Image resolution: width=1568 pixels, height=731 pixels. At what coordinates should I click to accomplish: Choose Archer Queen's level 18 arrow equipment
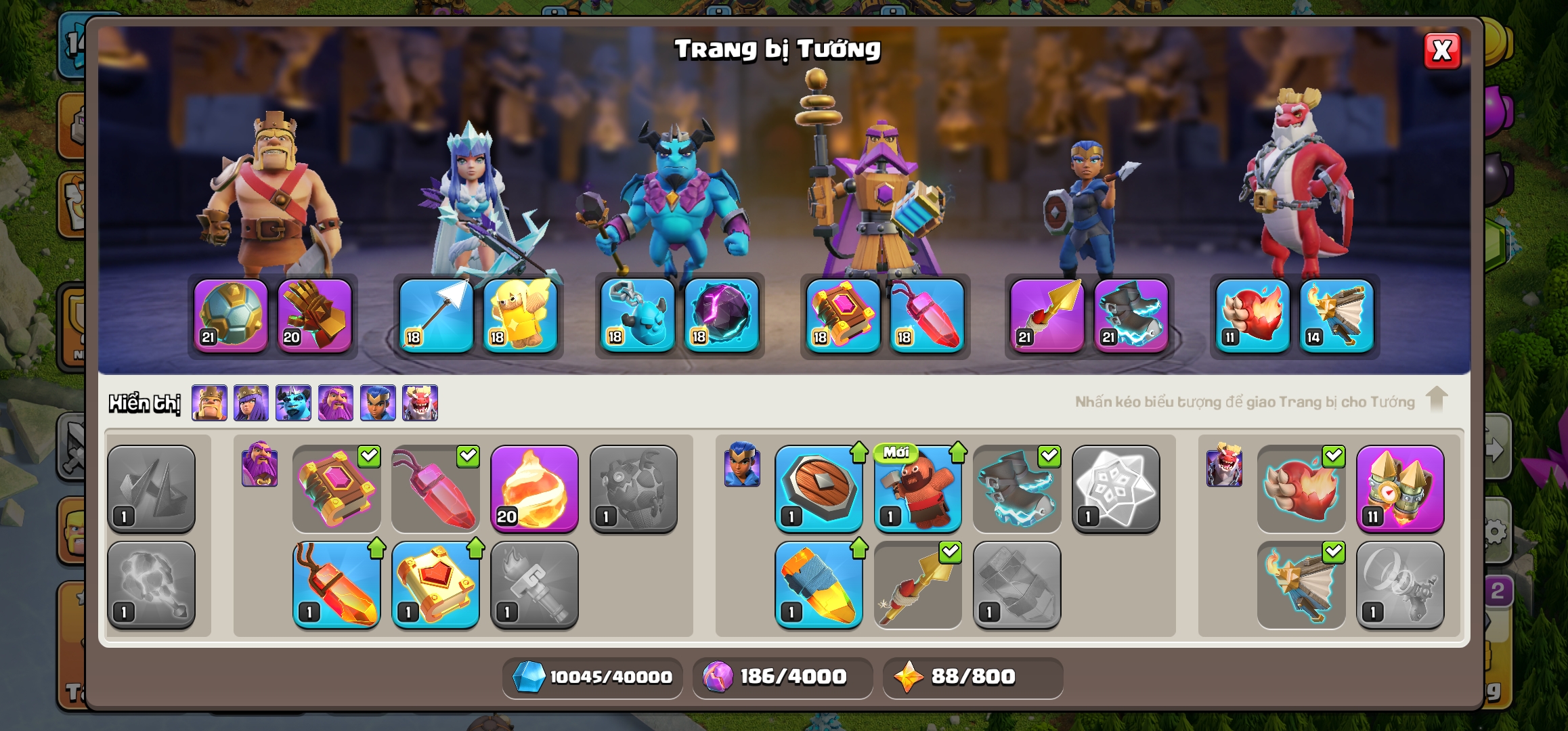pos(436,315)
